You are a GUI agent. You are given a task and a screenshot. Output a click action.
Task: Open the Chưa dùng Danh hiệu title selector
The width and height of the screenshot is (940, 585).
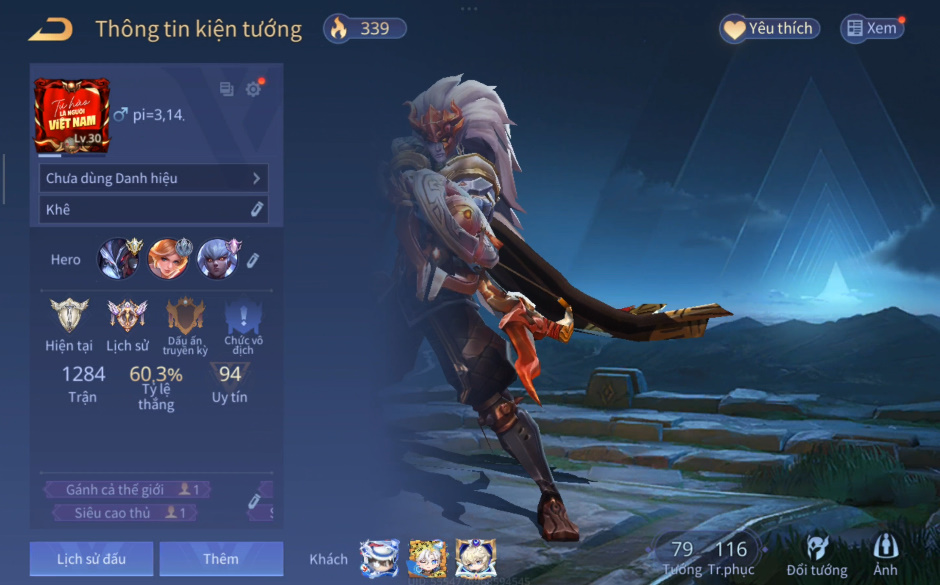click(155, 178)
